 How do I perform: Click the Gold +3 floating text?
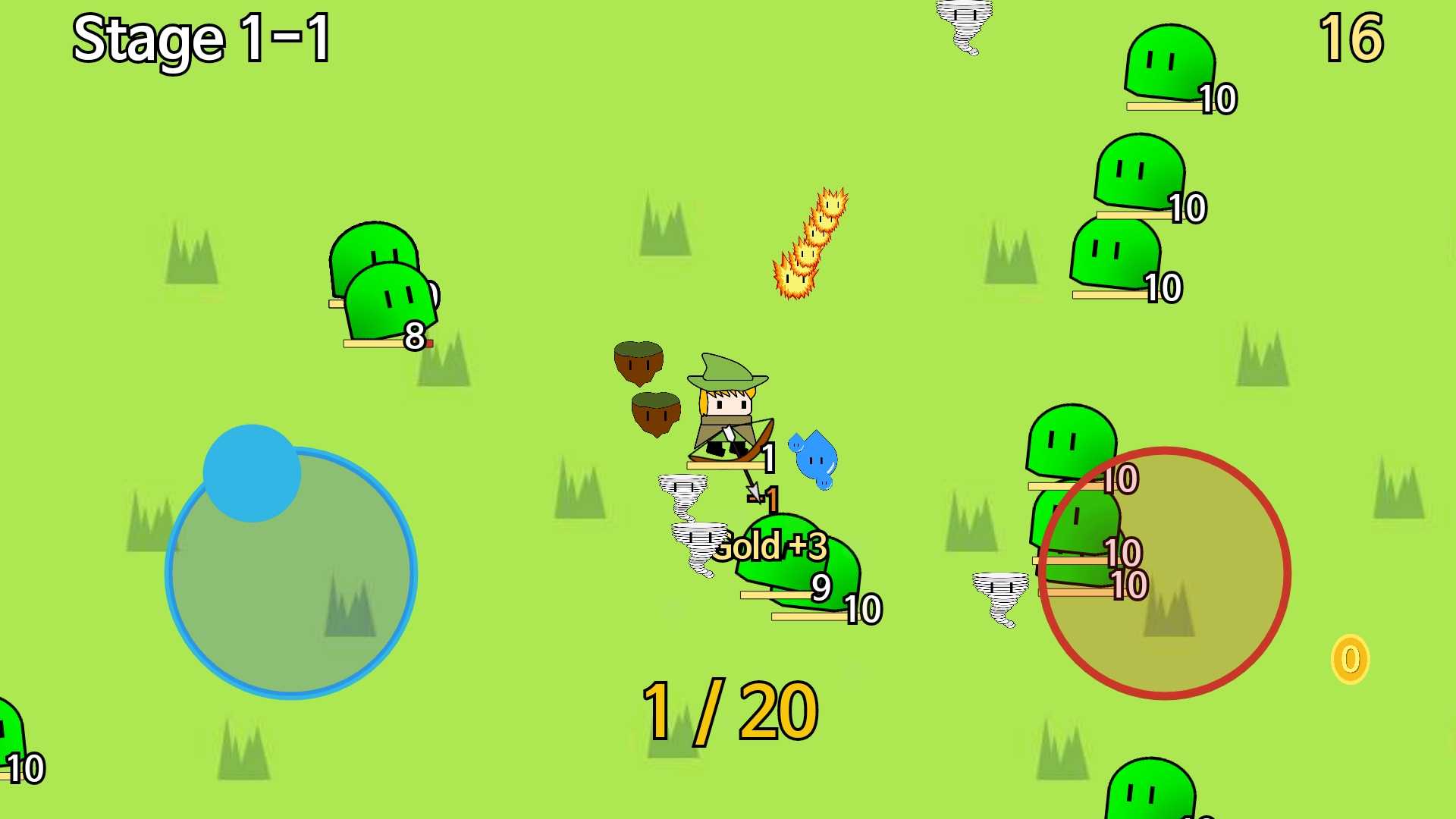tap(770, 546)
